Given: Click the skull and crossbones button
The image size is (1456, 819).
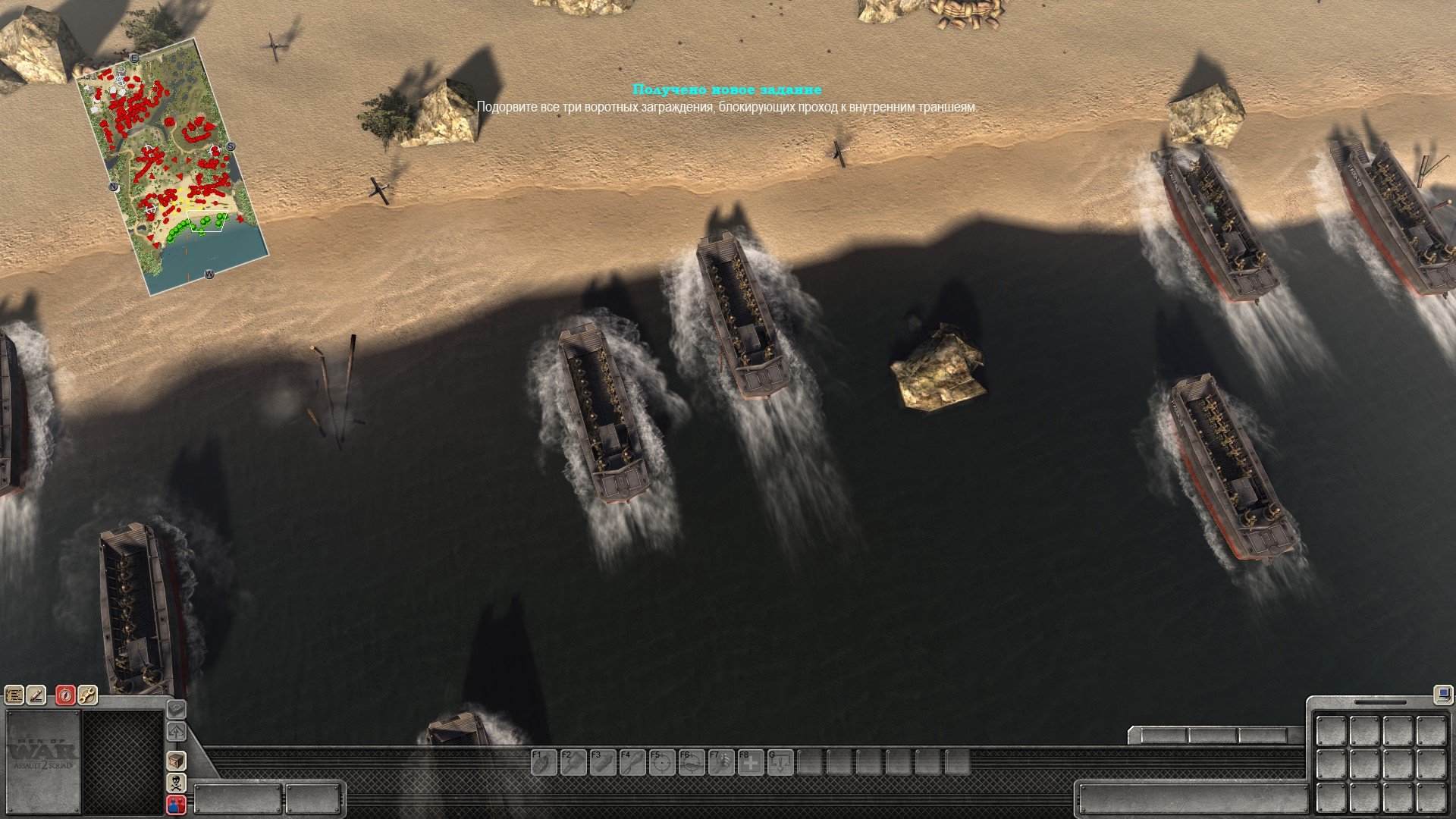Looking at the screenshot, I should (x=176, y=783).
